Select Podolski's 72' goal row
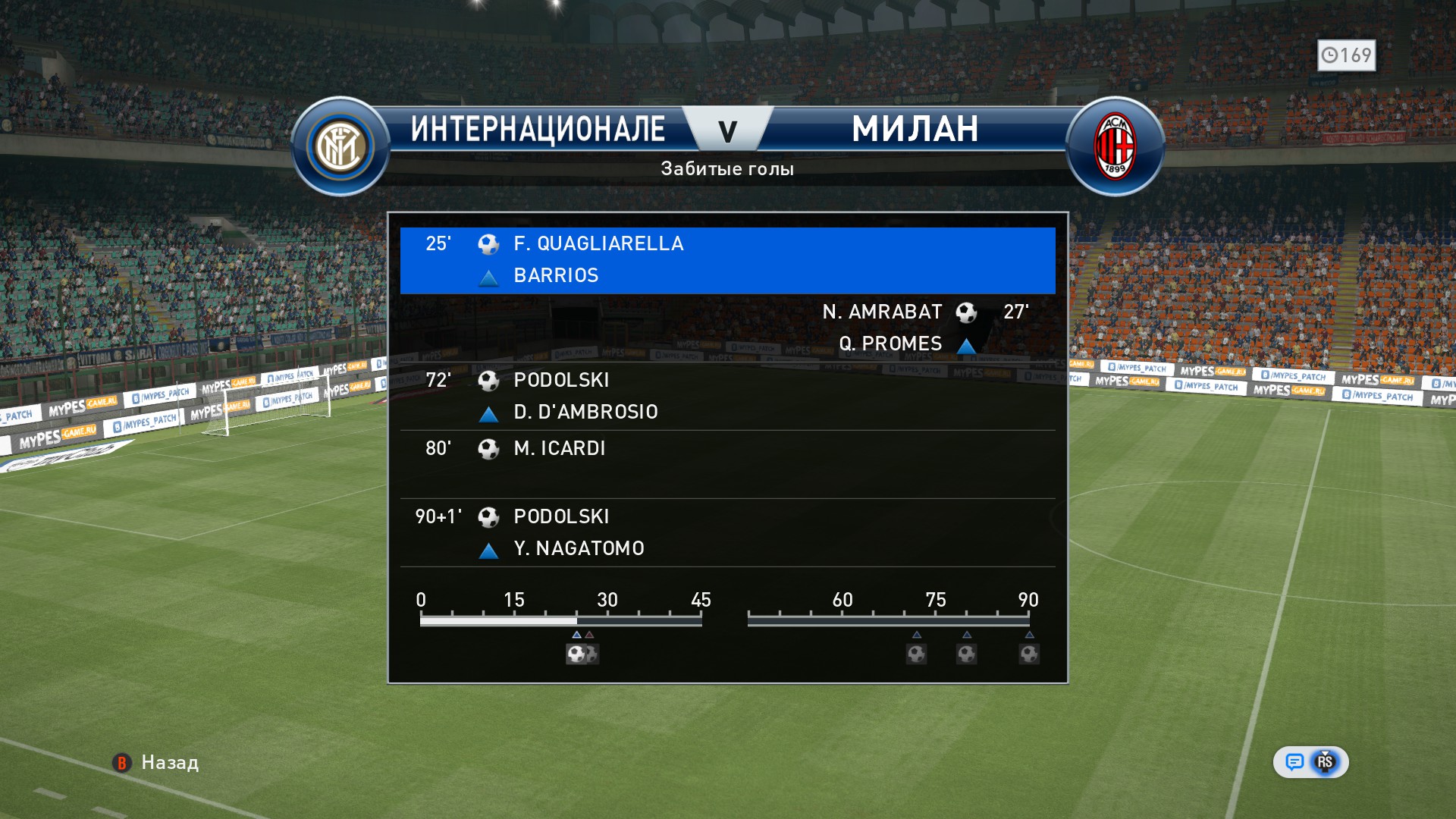Viewport: 1456px width, 819px height. click(727, 396)
